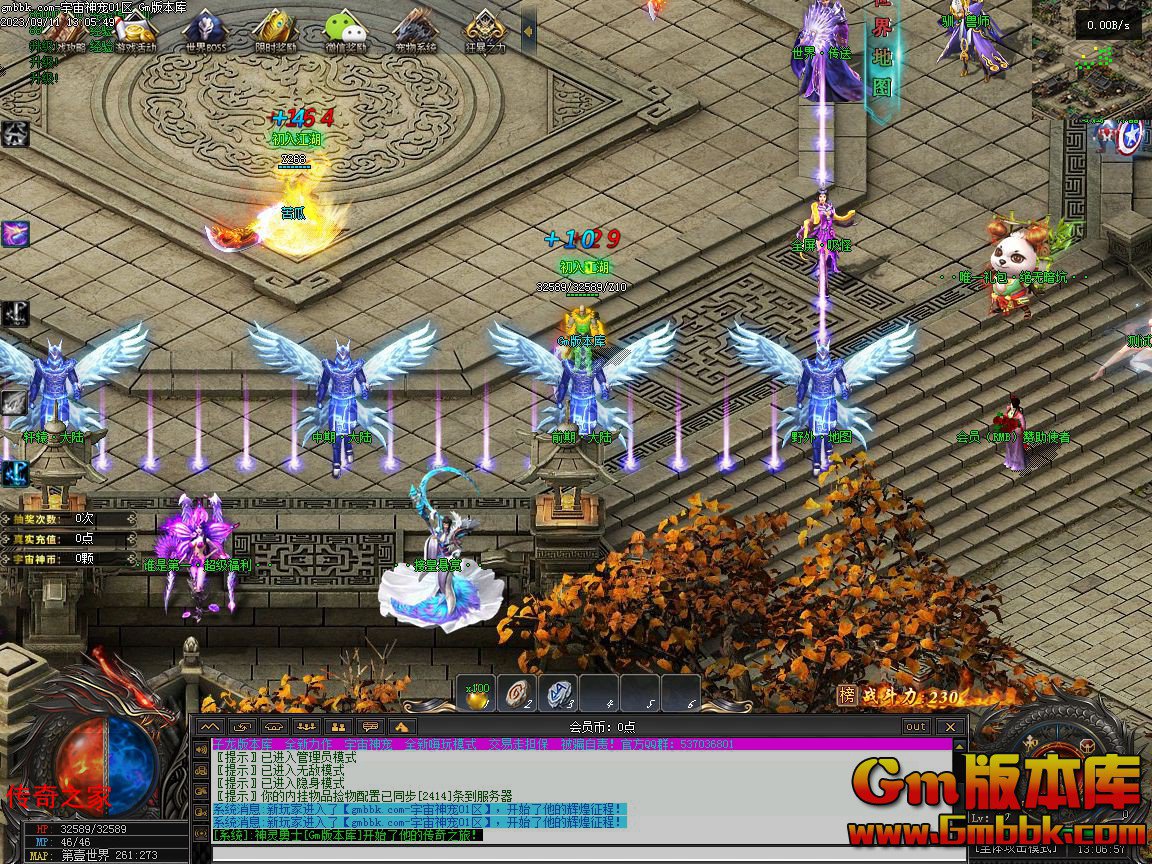Open the 游戏活动 gold coins menu
This screenshot has height=864, width=1152.
click(136, 30)
